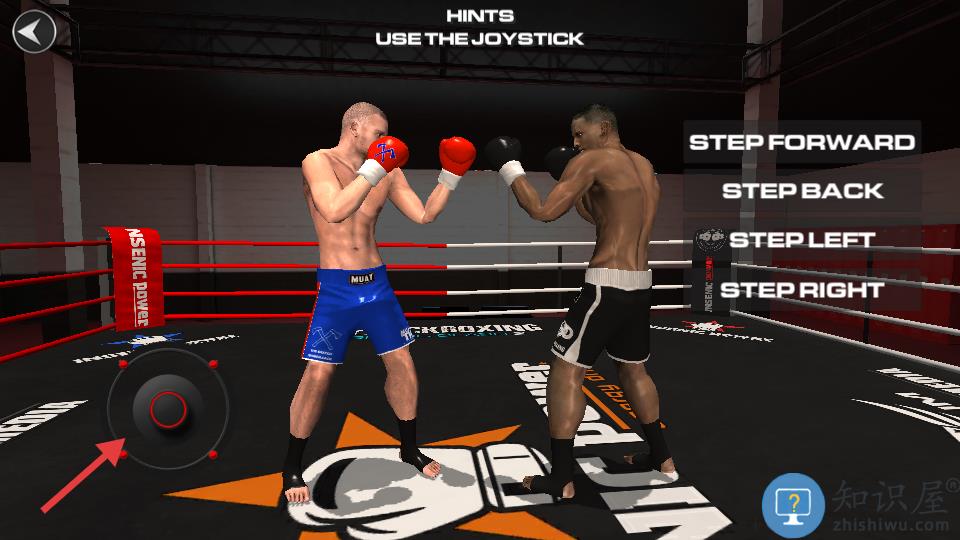Image resolution: width=960 pixels, height=540 pixels.
Task: Choose the Step Back option
Action: pos(802,190)
